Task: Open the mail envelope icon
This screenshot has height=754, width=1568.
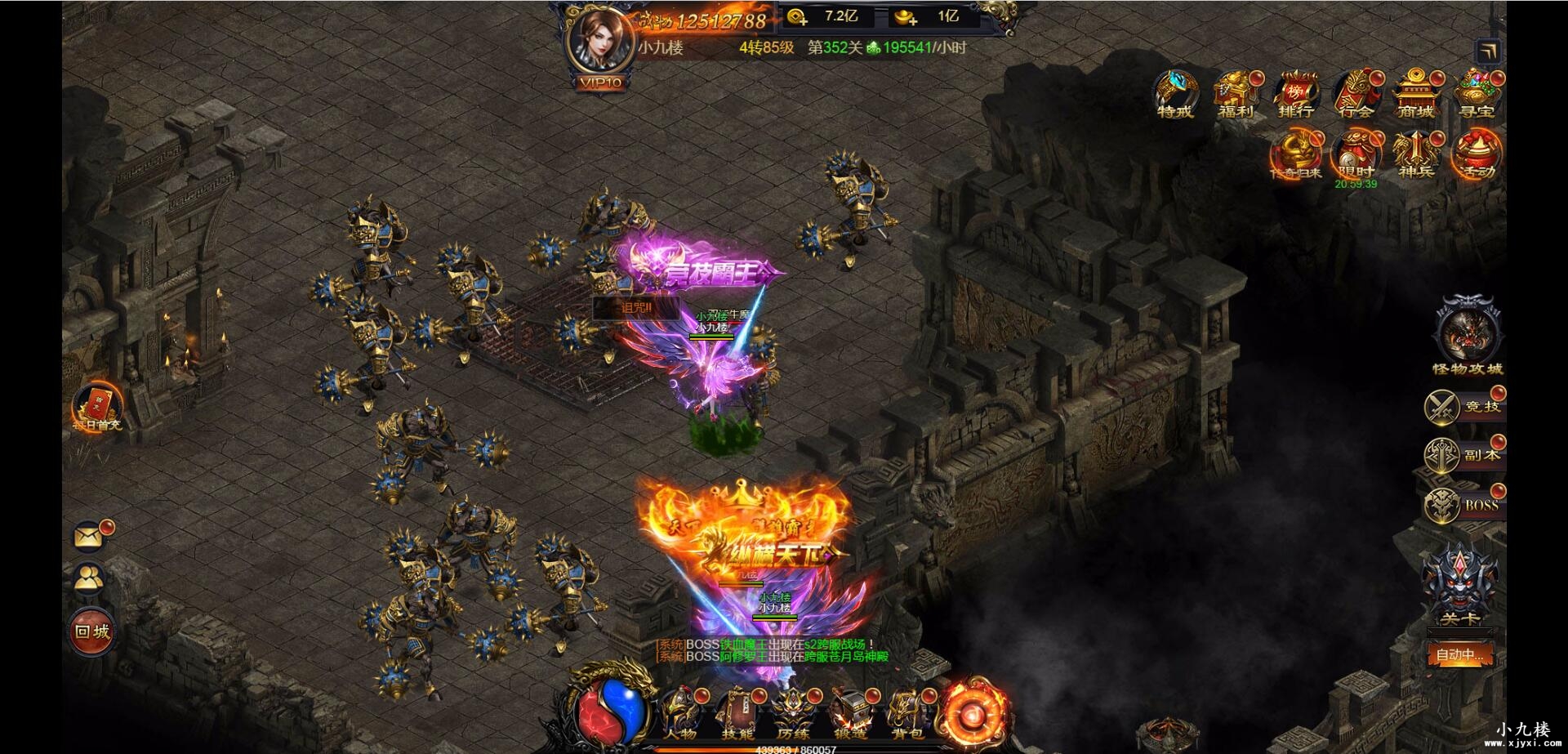Action: 90,536
